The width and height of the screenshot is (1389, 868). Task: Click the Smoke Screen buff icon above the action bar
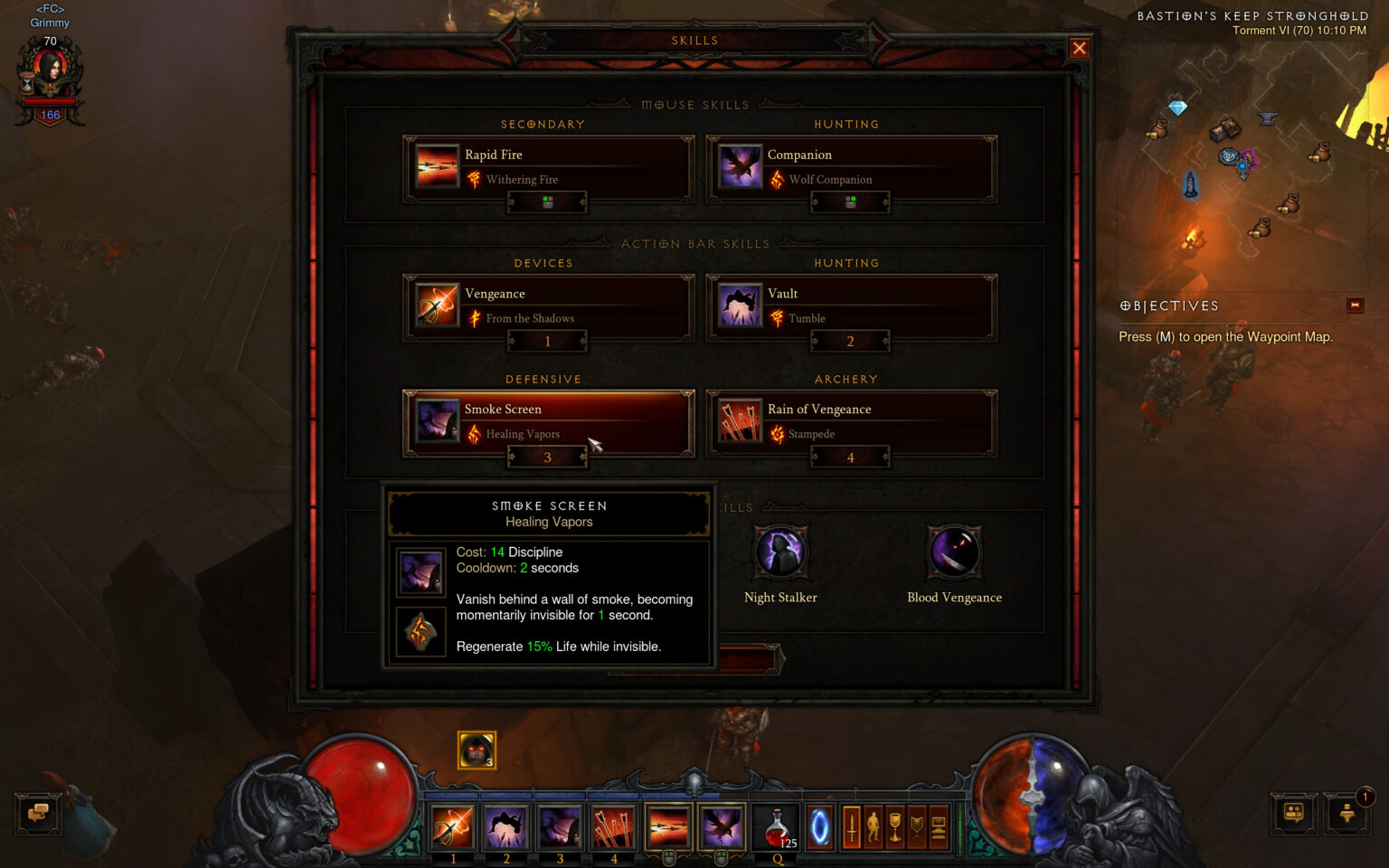(x=477, y=750)
